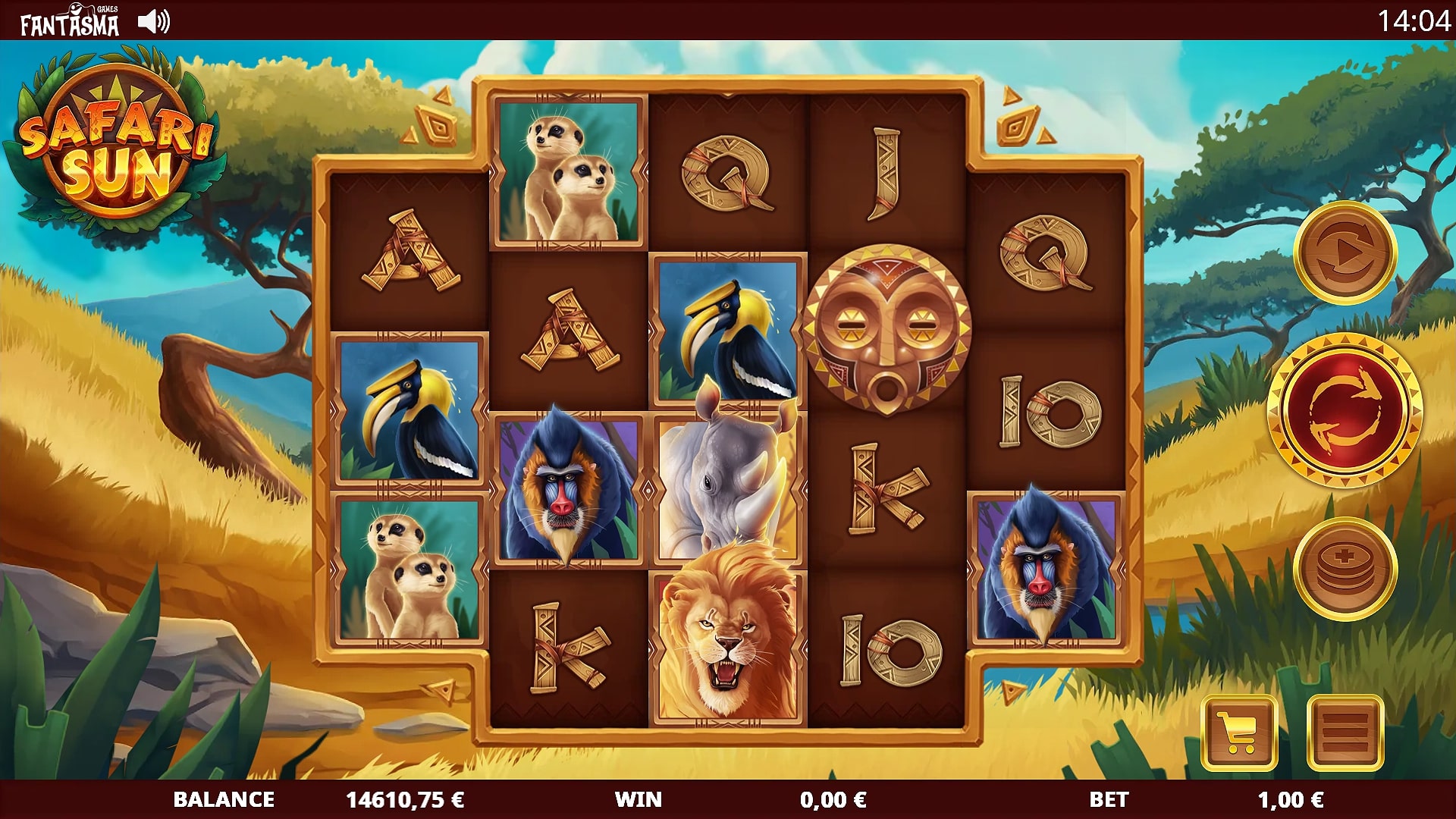
Task: Open the hamburger game menu
Action: [1345, 733]
